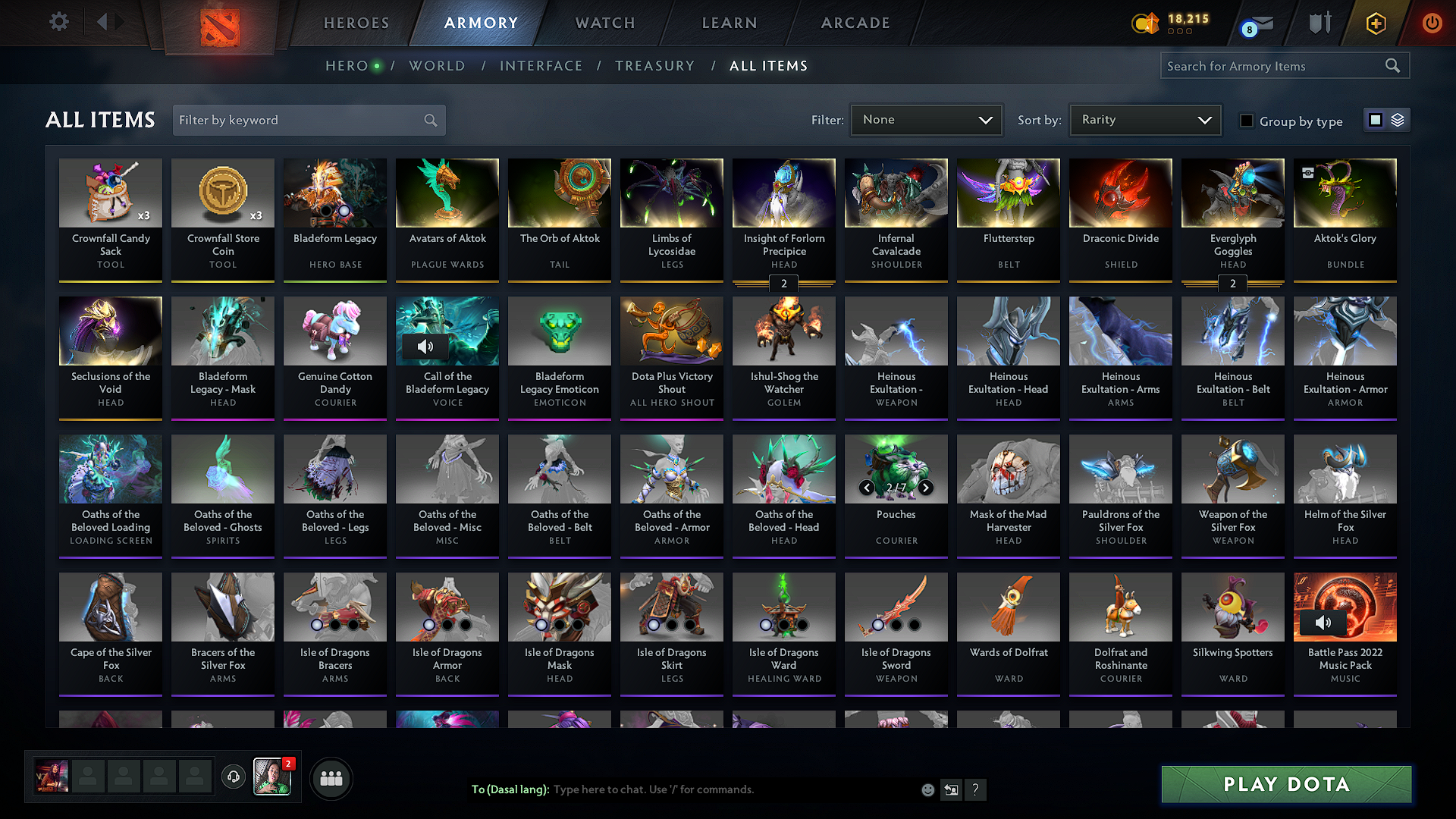Switch to the WATCH tab
Viewport: 1456px width, 819px height.
tap(603, 23)
